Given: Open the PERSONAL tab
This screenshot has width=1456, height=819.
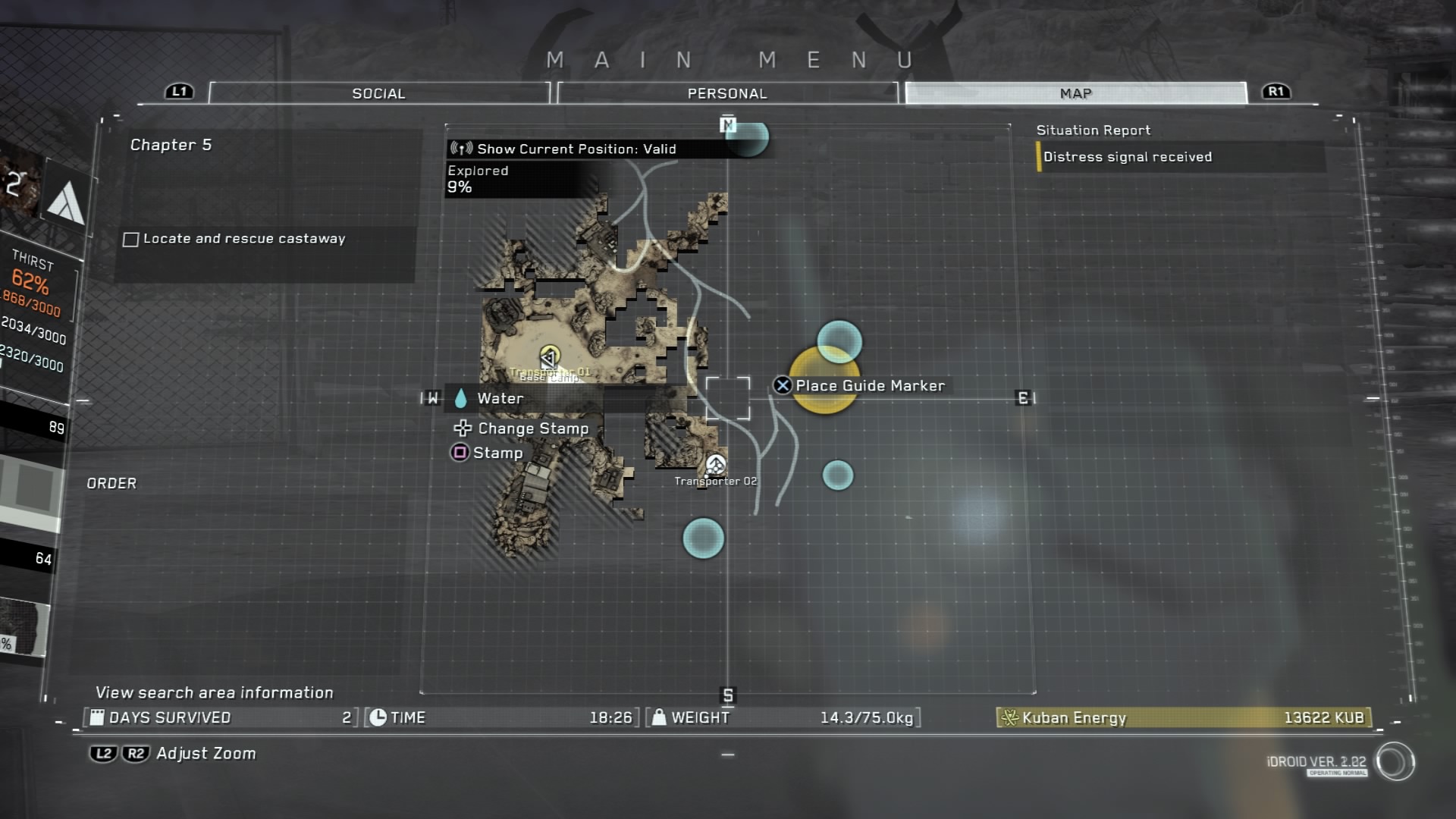Looking at the screenshot, I should click(726, 93).
